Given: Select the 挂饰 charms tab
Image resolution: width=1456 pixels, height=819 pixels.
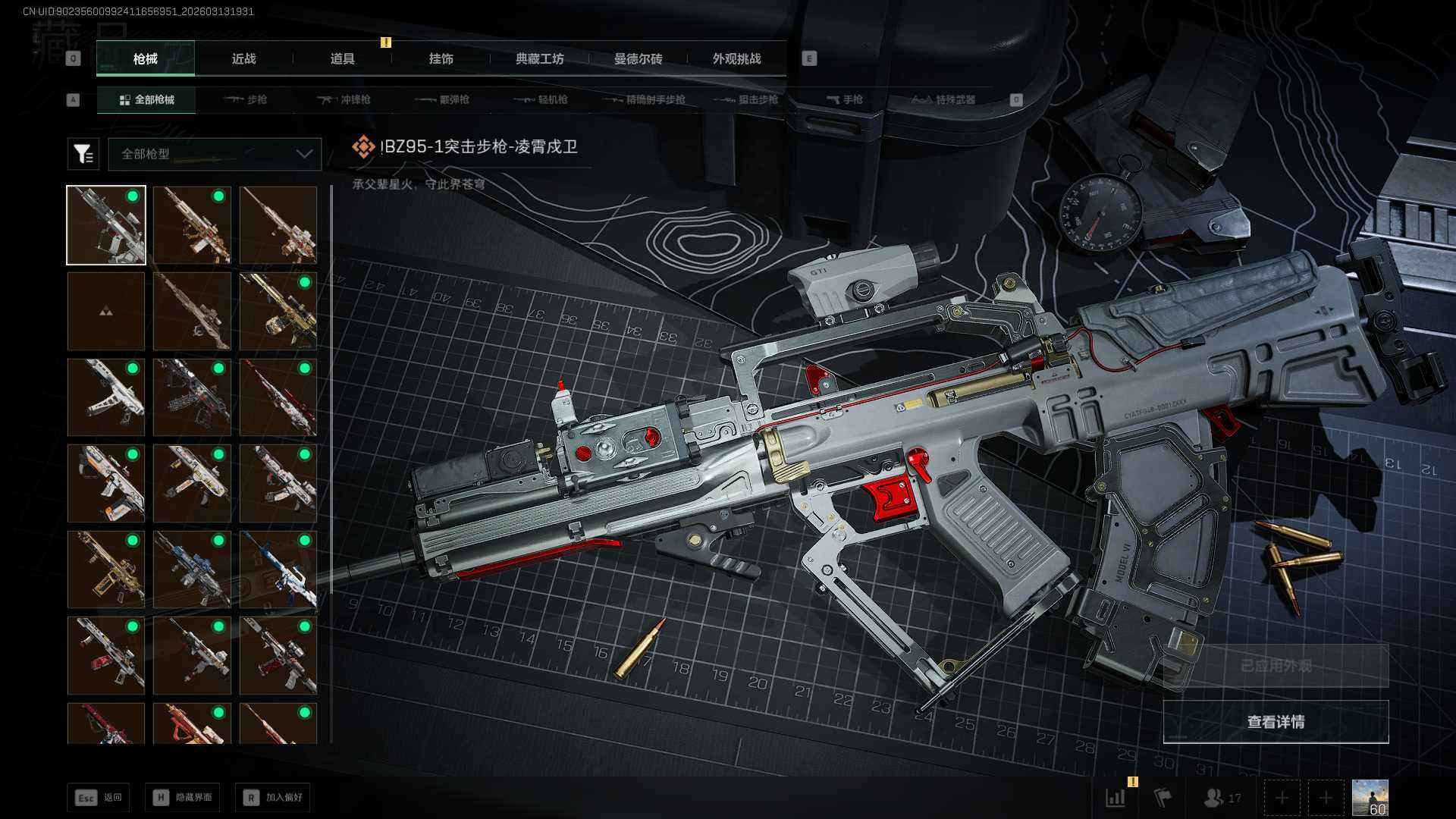Looking at the screenshot, I should [441, 58].
